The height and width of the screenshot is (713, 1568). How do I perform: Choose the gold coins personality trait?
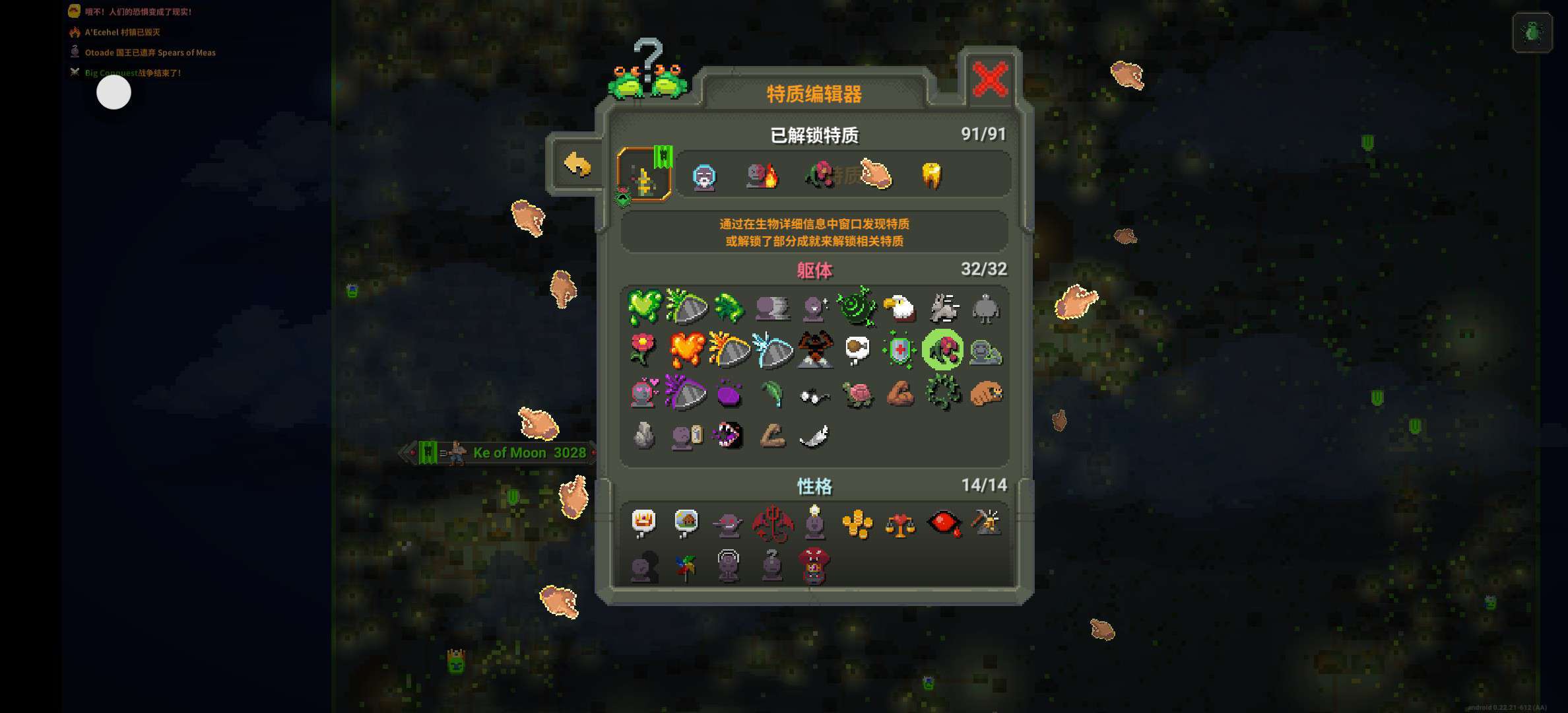pyautogui.click(x=857, y=524)
